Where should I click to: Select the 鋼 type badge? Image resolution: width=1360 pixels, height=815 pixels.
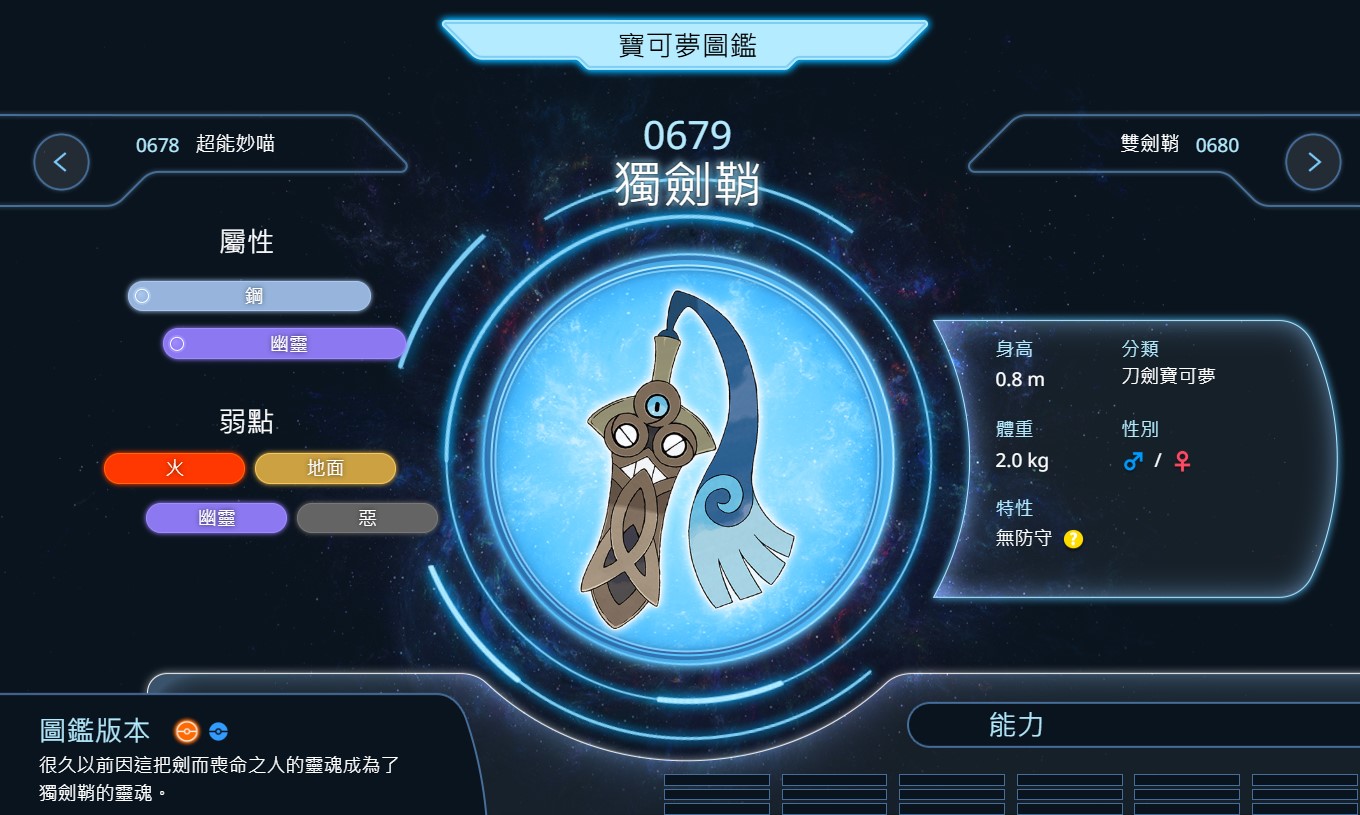point(250,296)
